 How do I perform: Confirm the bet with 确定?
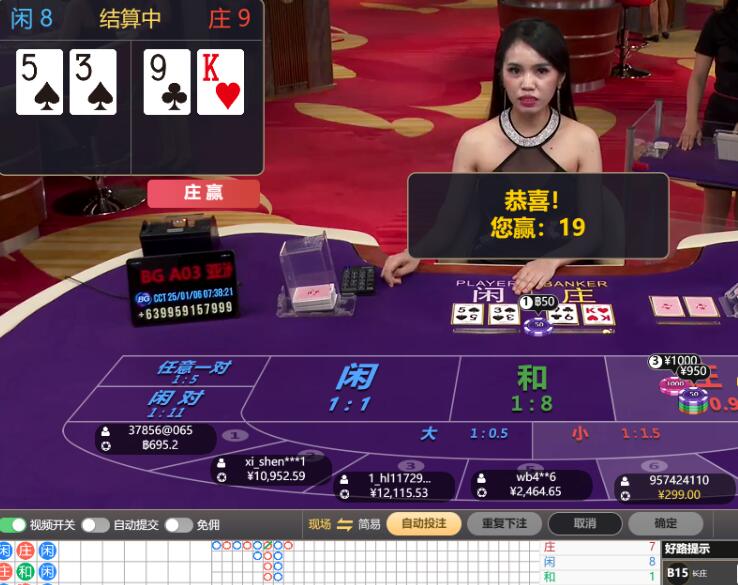click(665, 524)
